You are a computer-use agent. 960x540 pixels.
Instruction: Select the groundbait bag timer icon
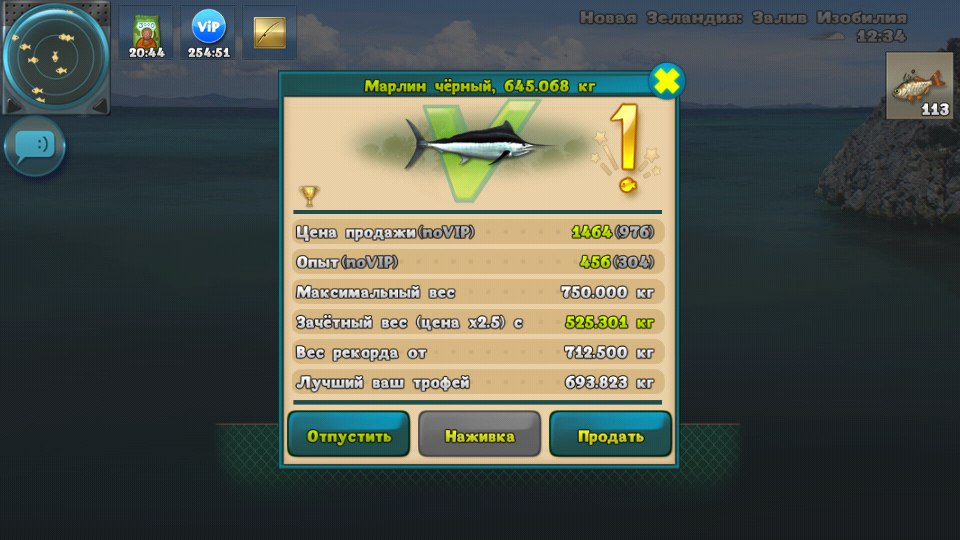(x=146, y=33)
